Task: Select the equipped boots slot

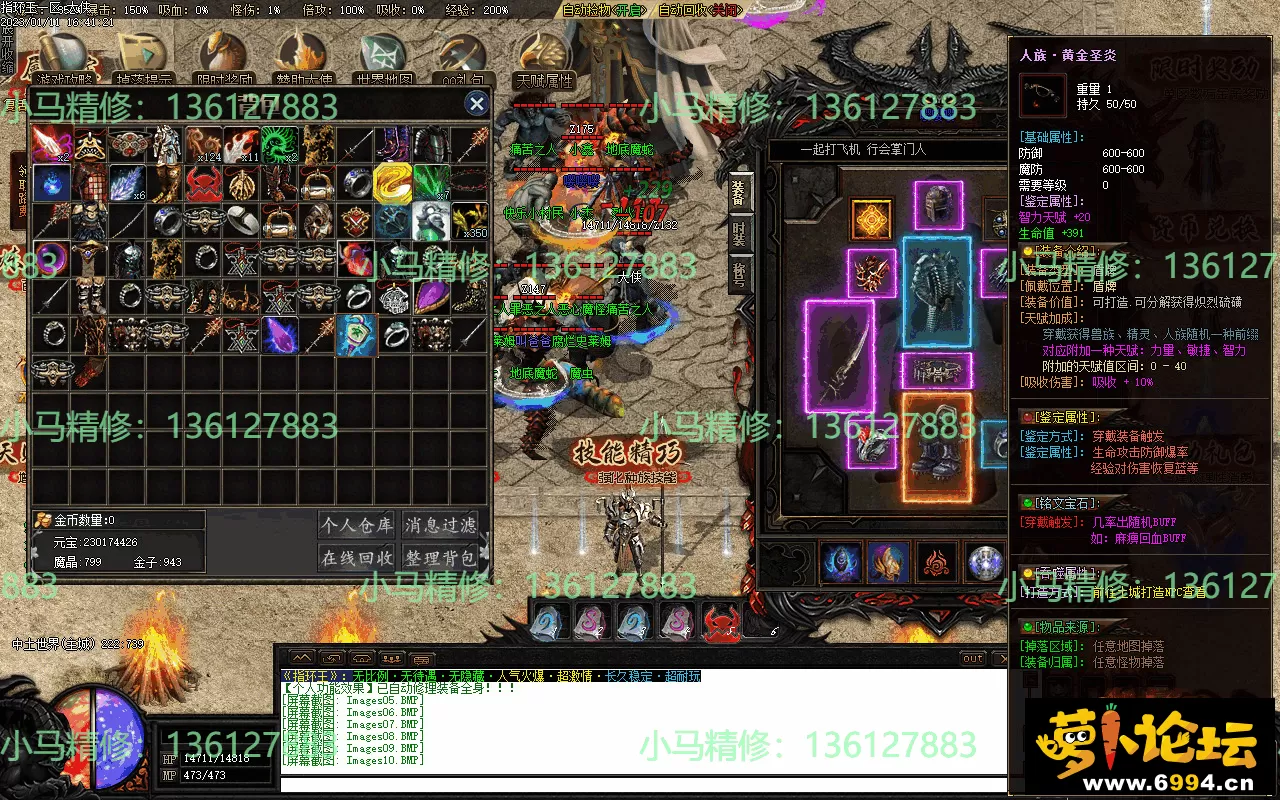Action: coord(937,446)
